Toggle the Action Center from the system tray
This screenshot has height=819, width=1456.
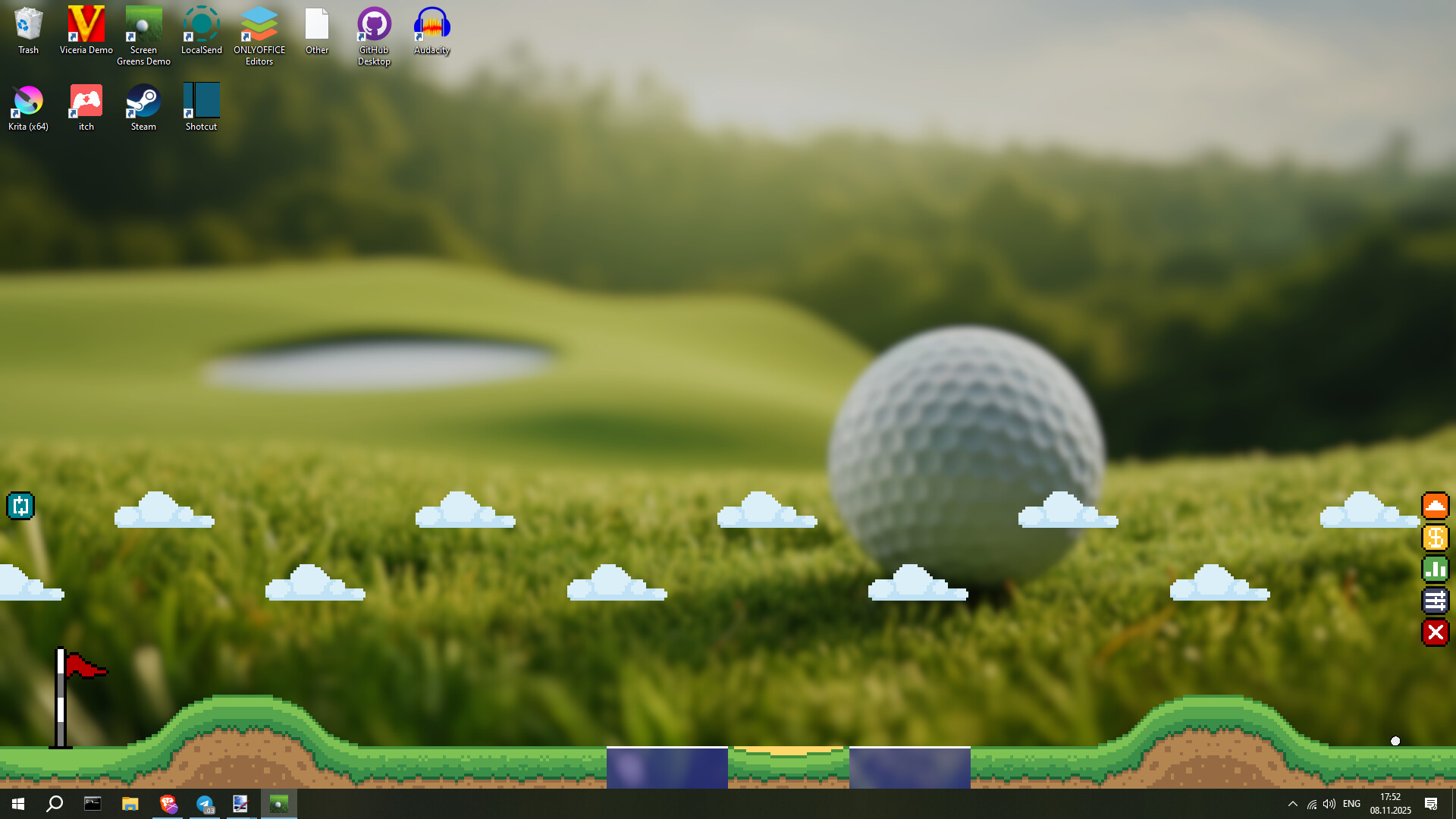1431,805
